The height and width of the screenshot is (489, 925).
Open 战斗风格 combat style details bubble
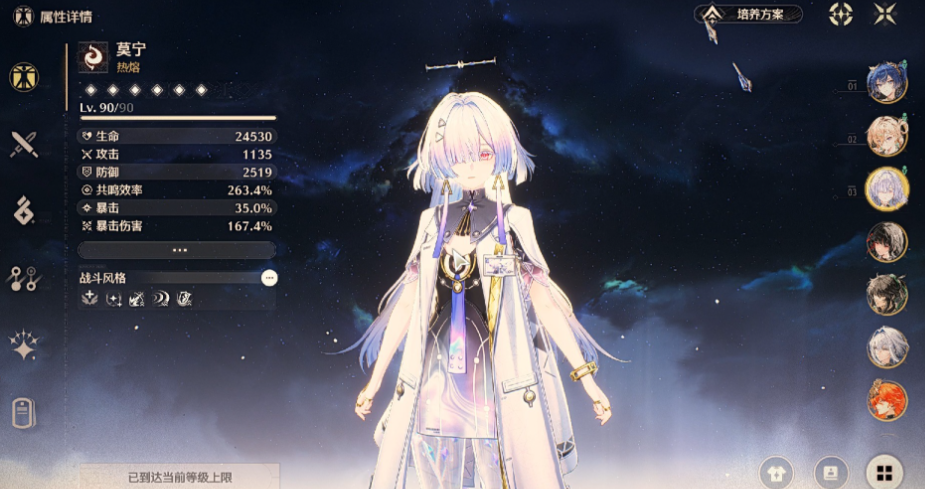pyautogui.click(x=269, y=278)
